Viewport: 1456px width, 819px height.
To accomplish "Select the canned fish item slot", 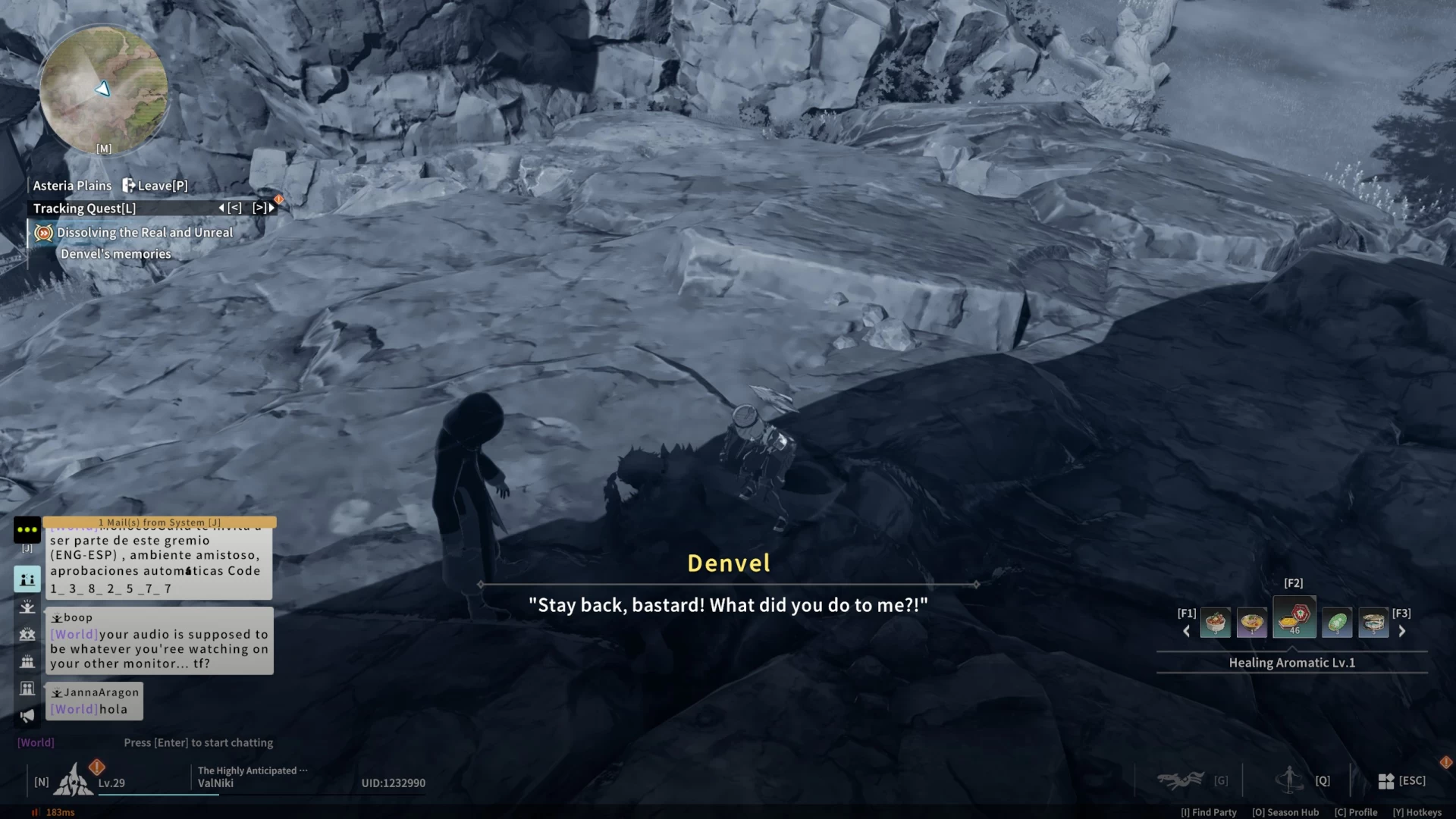I will 1373,623.
